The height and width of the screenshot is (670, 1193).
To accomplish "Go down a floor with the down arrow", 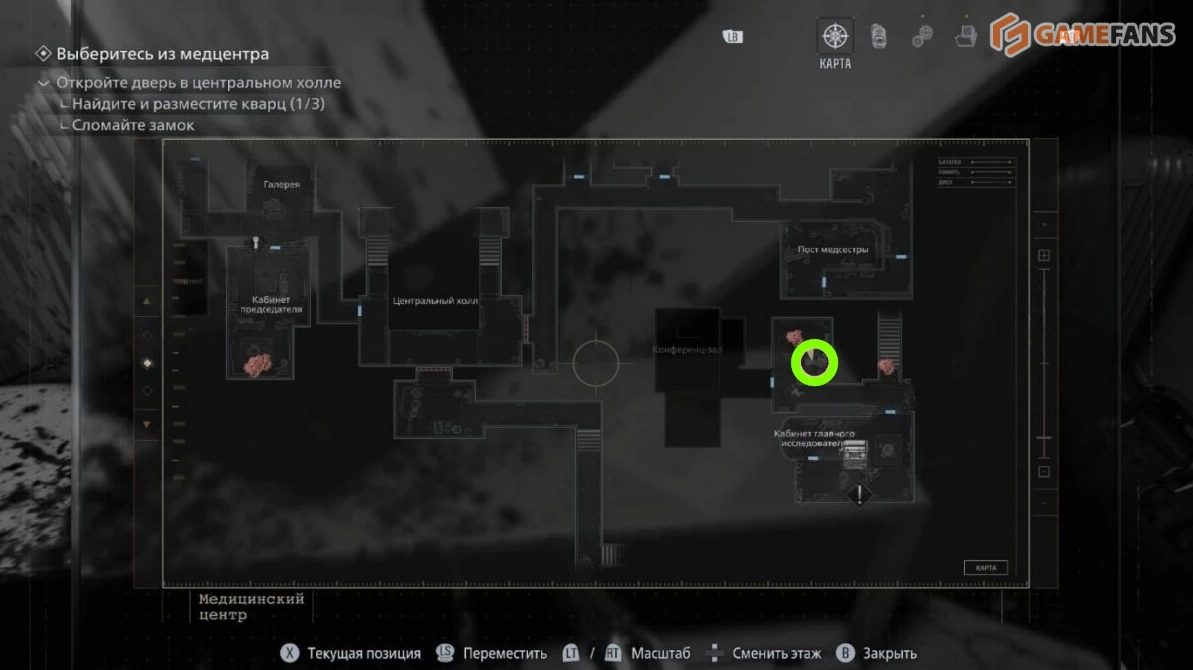I will click(x=148, y=424).
